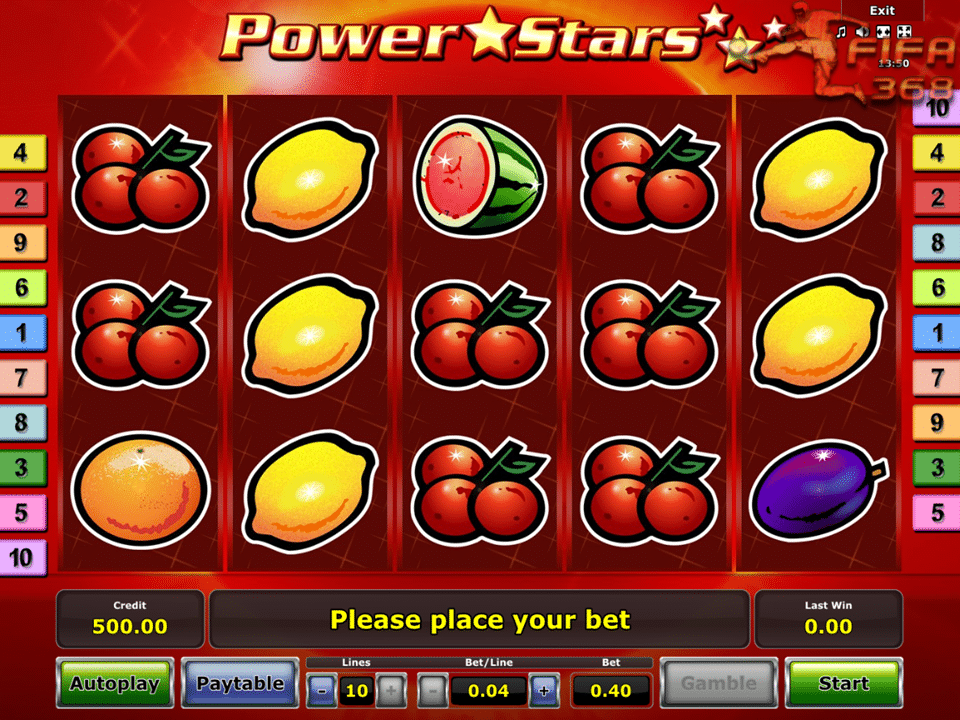The width and height of the screenshot is (960, 720).
Task: Mute sound with the speaker icon
Action: [862, 32]
